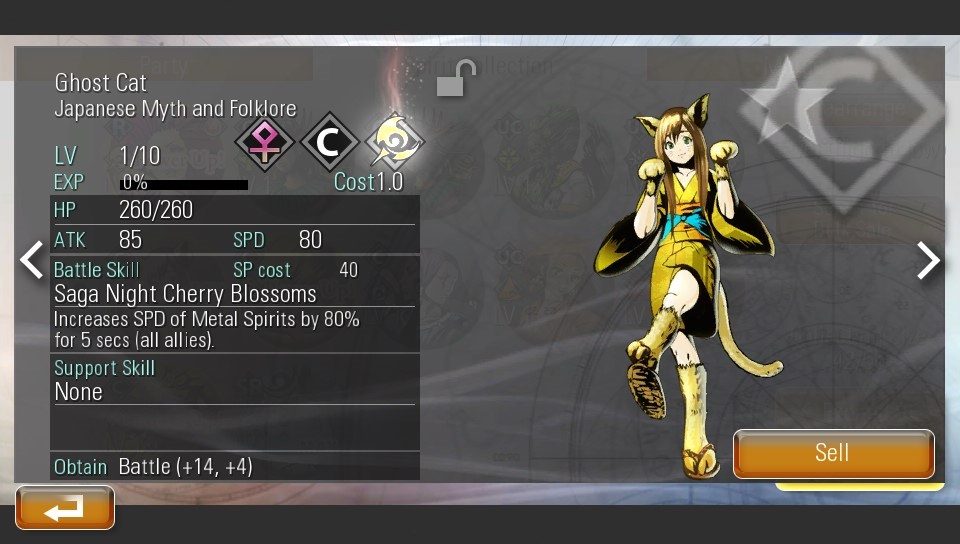
Task: Go back using the orange return arrow
Action: point(65,508)
